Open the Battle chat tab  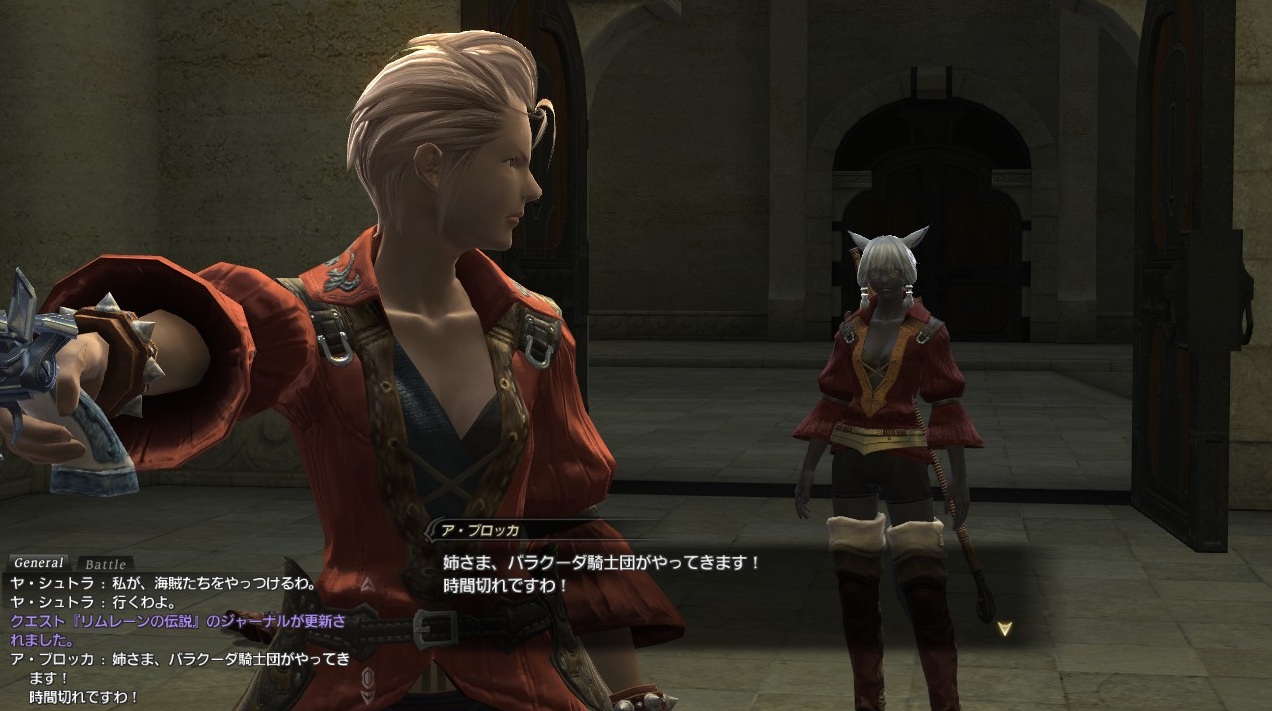tap(103, 565)
